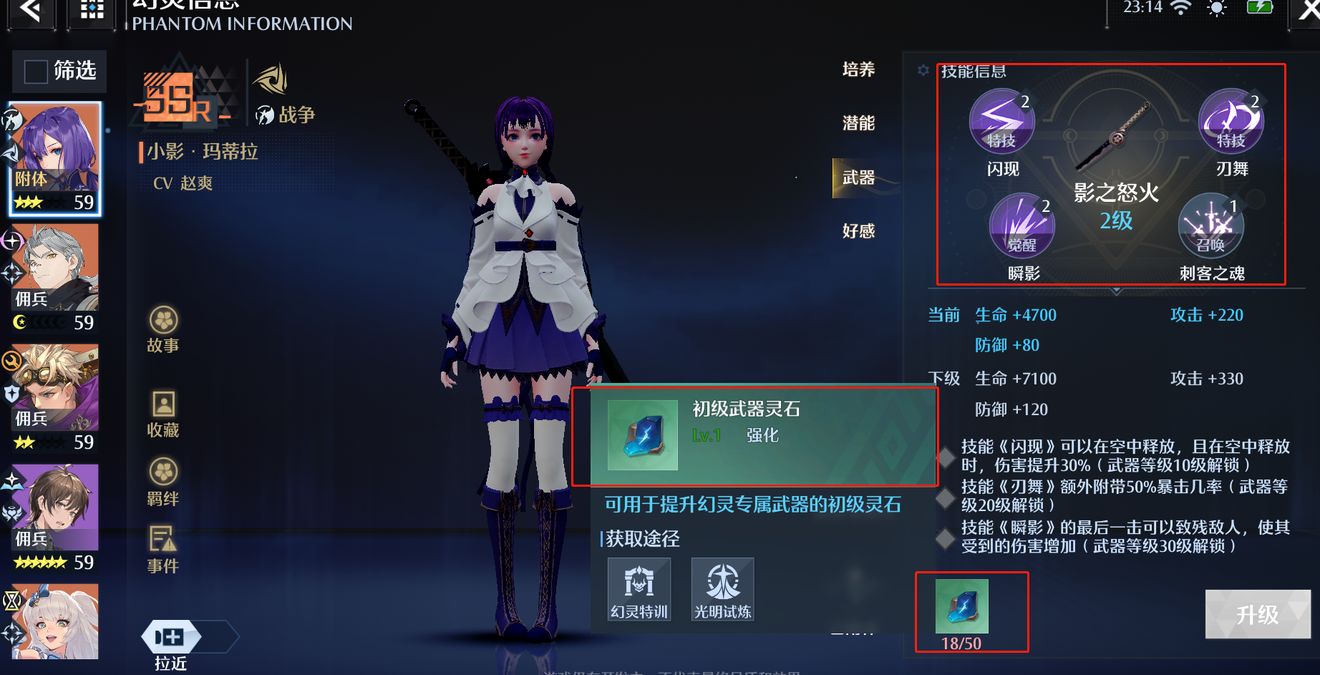
Task: Open the 好感 tab
Action: pos(858,231)
